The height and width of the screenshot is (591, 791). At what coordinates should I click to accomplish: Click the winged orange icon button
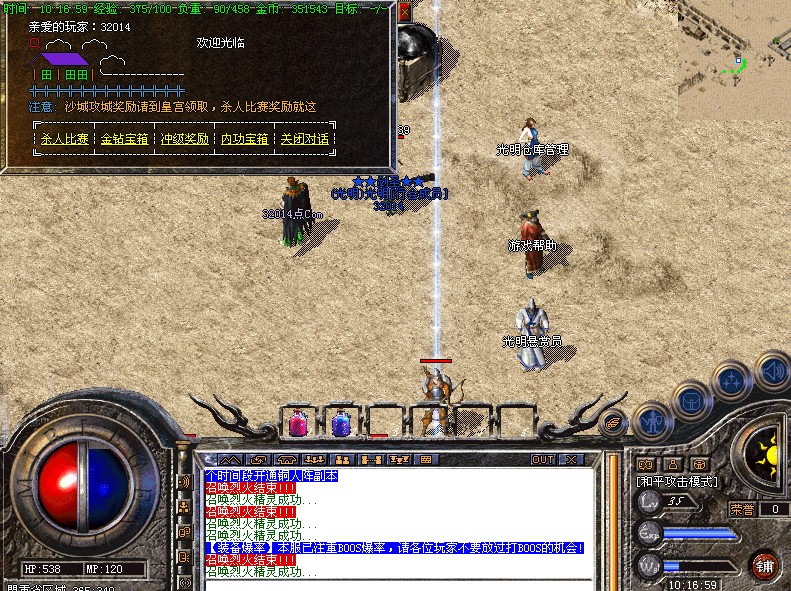[613, 424]
